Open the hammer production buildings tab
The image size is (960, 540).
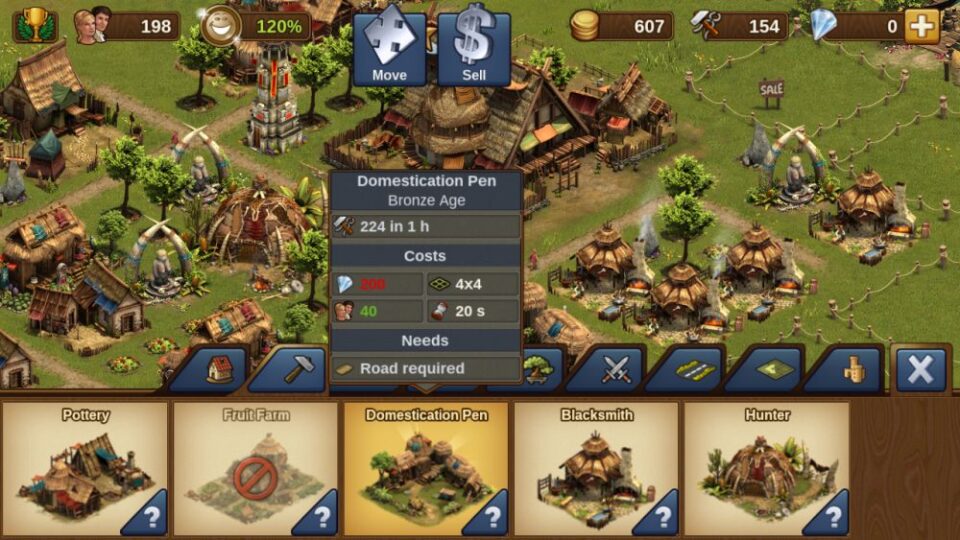pyautogui.click(x=298, y=370)
